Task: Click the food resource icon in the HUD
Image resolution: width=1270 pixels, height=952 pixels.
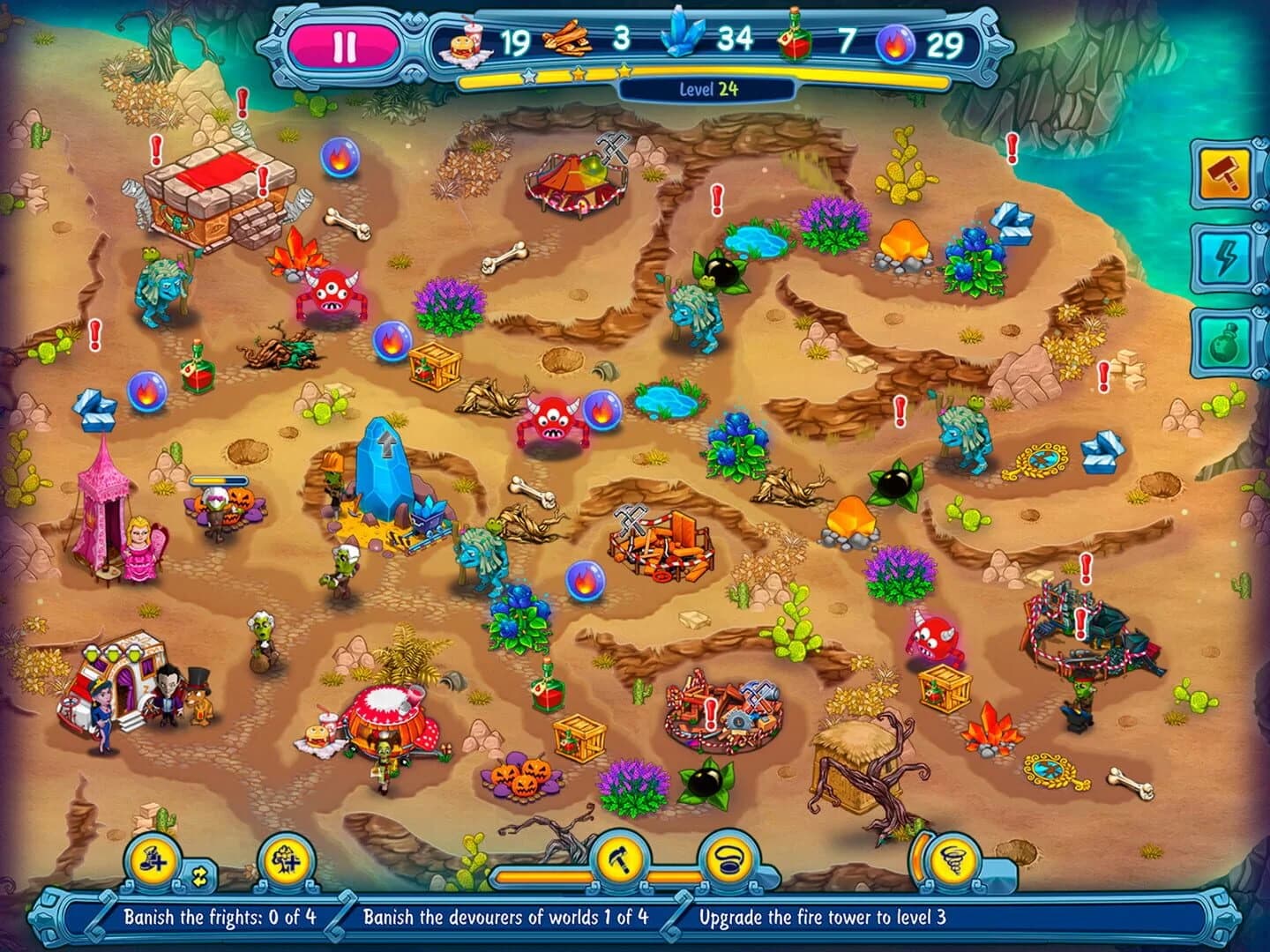Action: click(466, 41)
